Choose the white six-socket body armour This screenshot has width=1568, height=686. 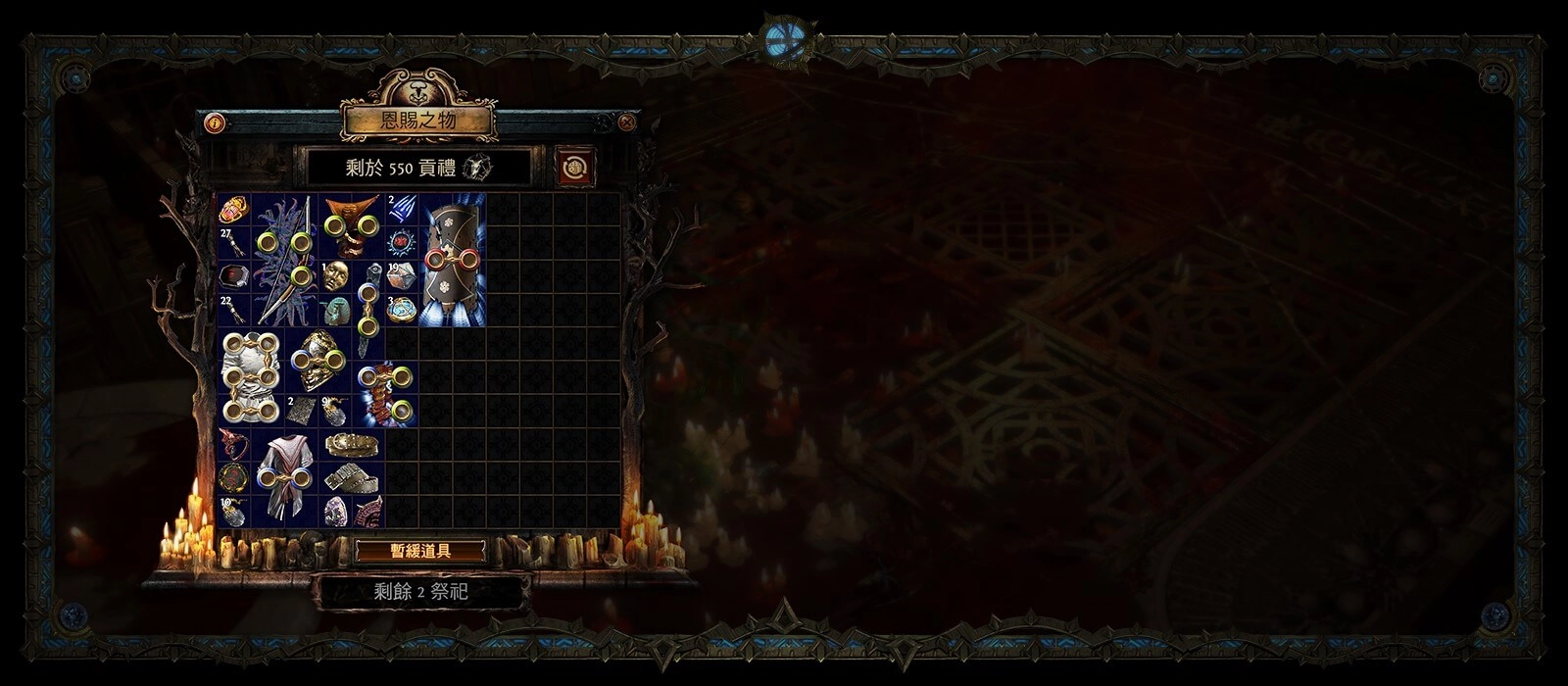250,377
